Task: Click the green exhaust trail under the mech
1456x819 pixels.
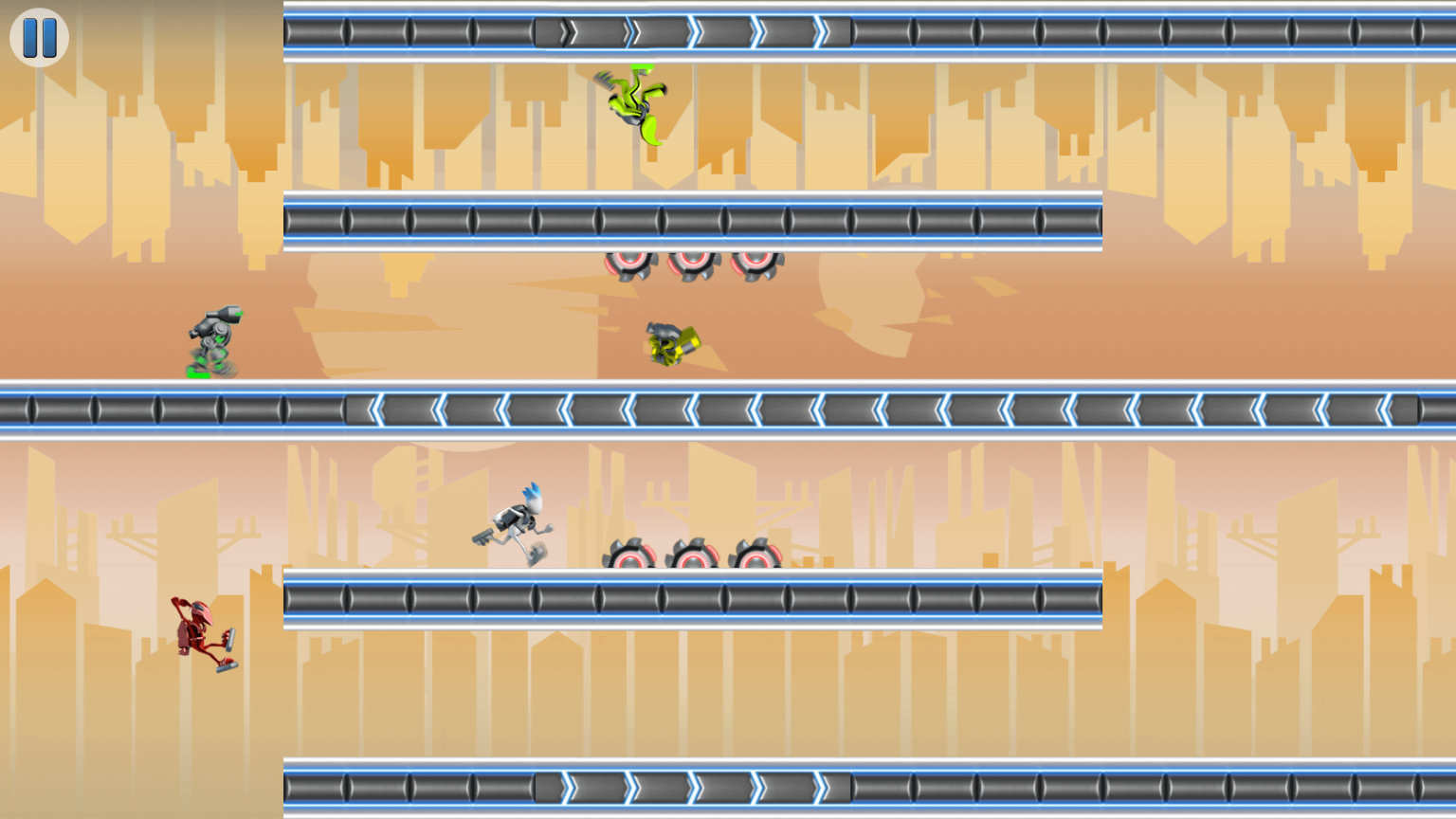Action: pyautogui.click(x=199, y=374)
